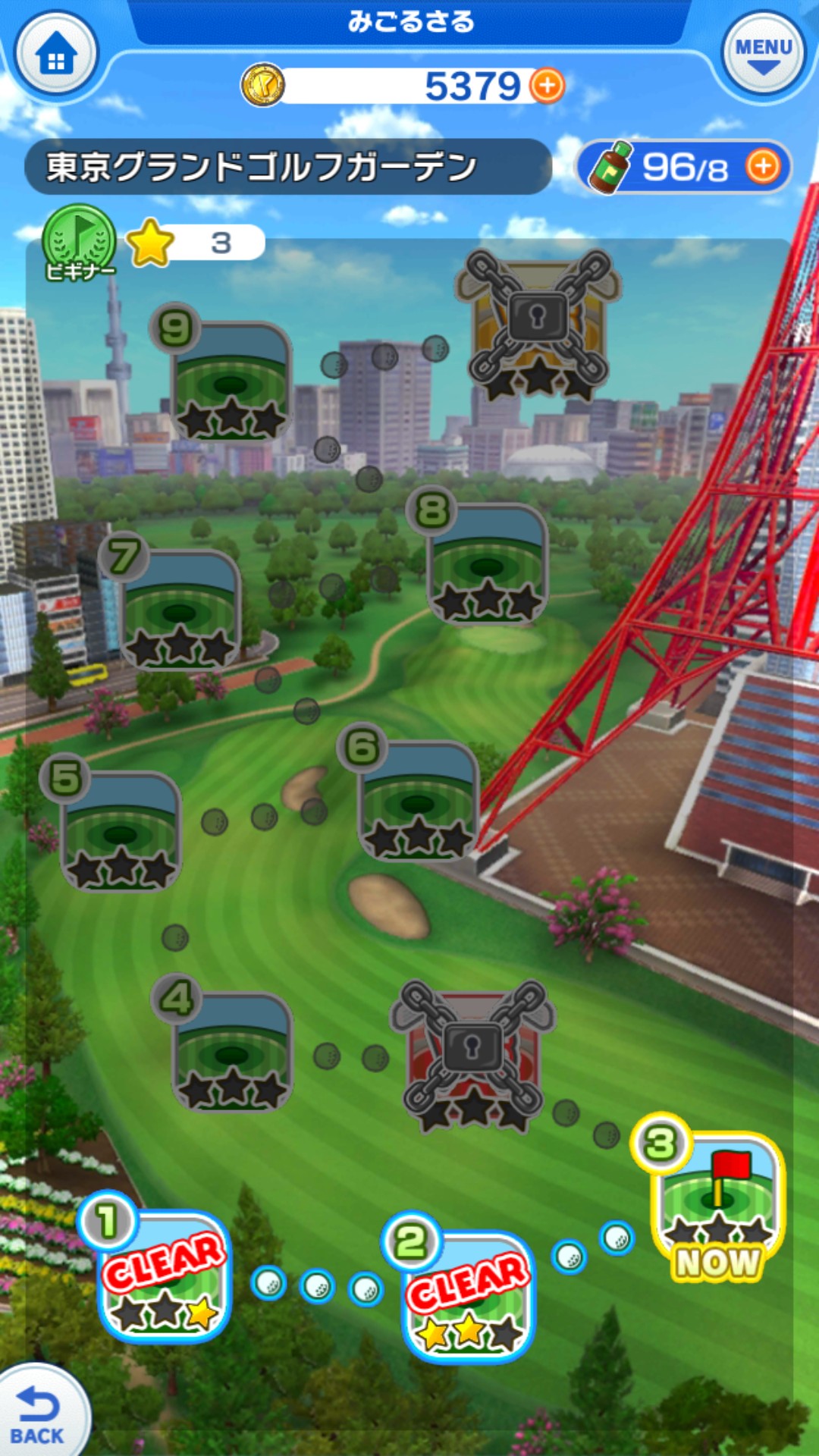
Task: Select cleared hole 2 stage
Action: 467,1294
